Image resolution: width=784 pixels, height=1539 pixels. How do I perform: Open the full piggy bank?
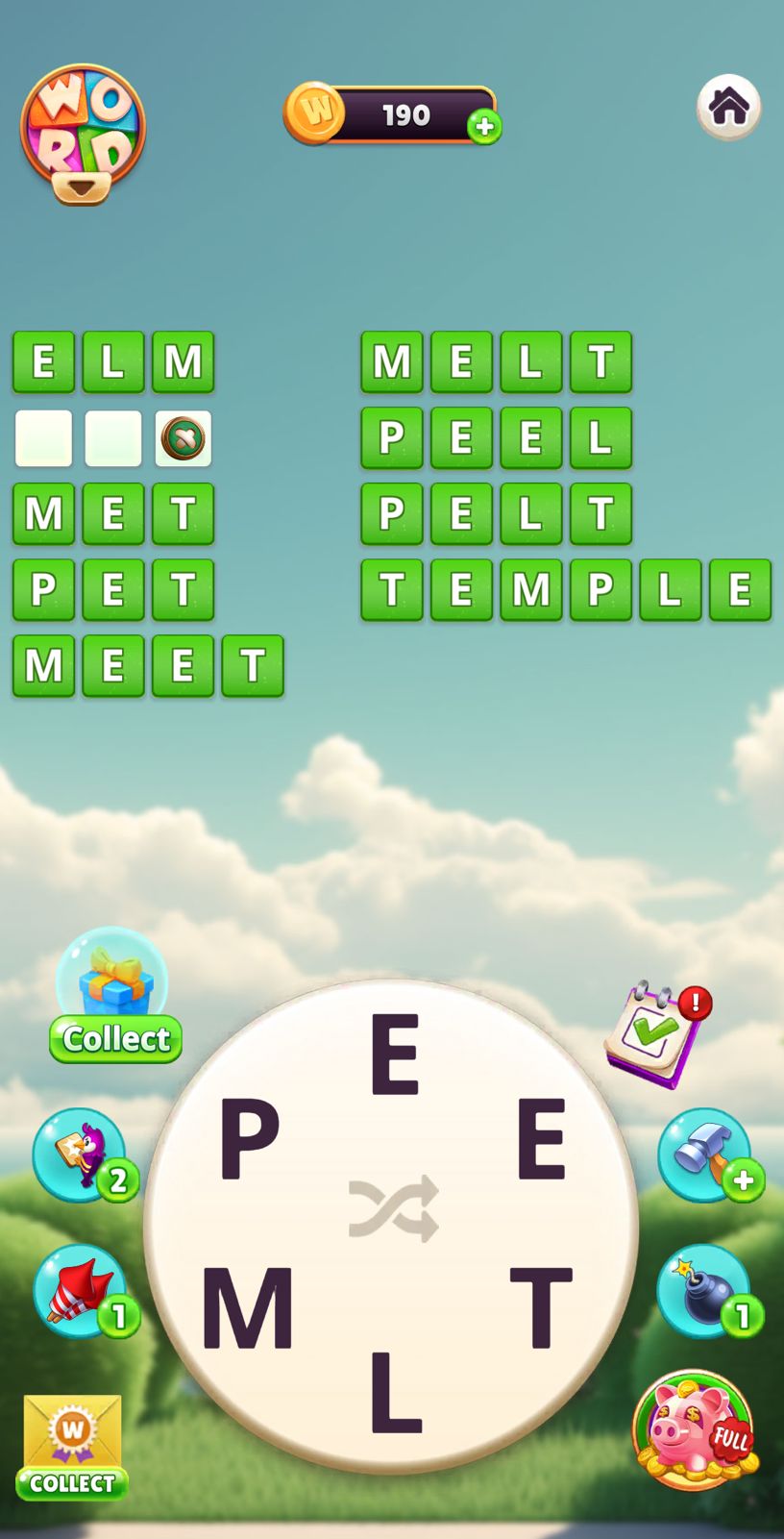694,1430
